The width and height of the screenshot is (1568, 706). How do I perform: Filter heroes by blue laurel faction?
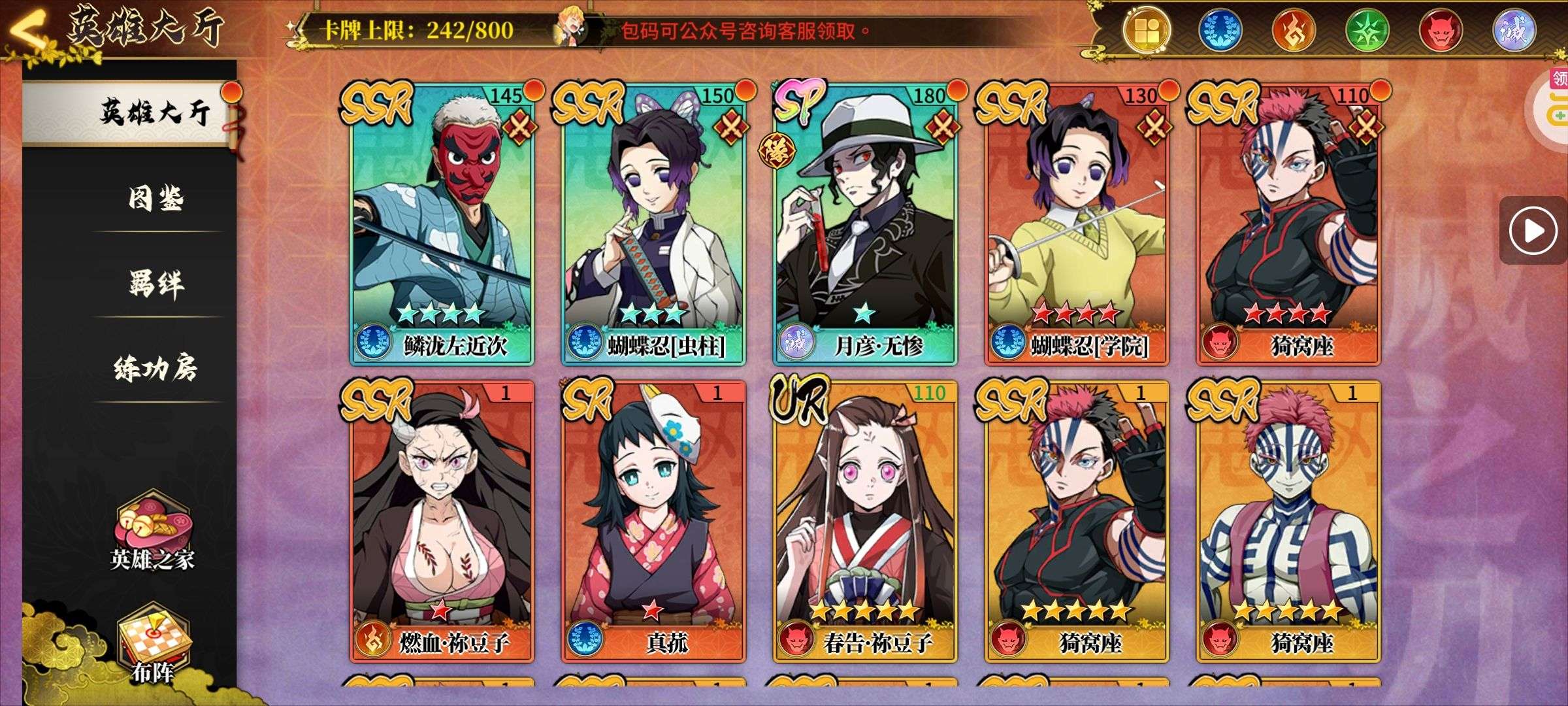point(1220,30)
